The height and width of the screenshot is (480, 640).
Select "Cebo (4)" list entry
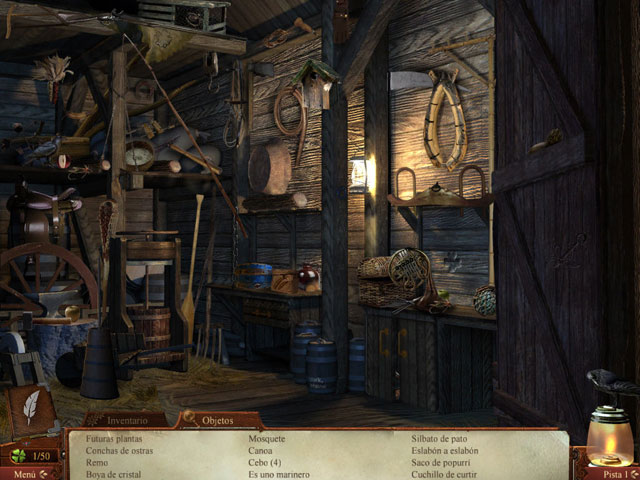tap(266, 463)
